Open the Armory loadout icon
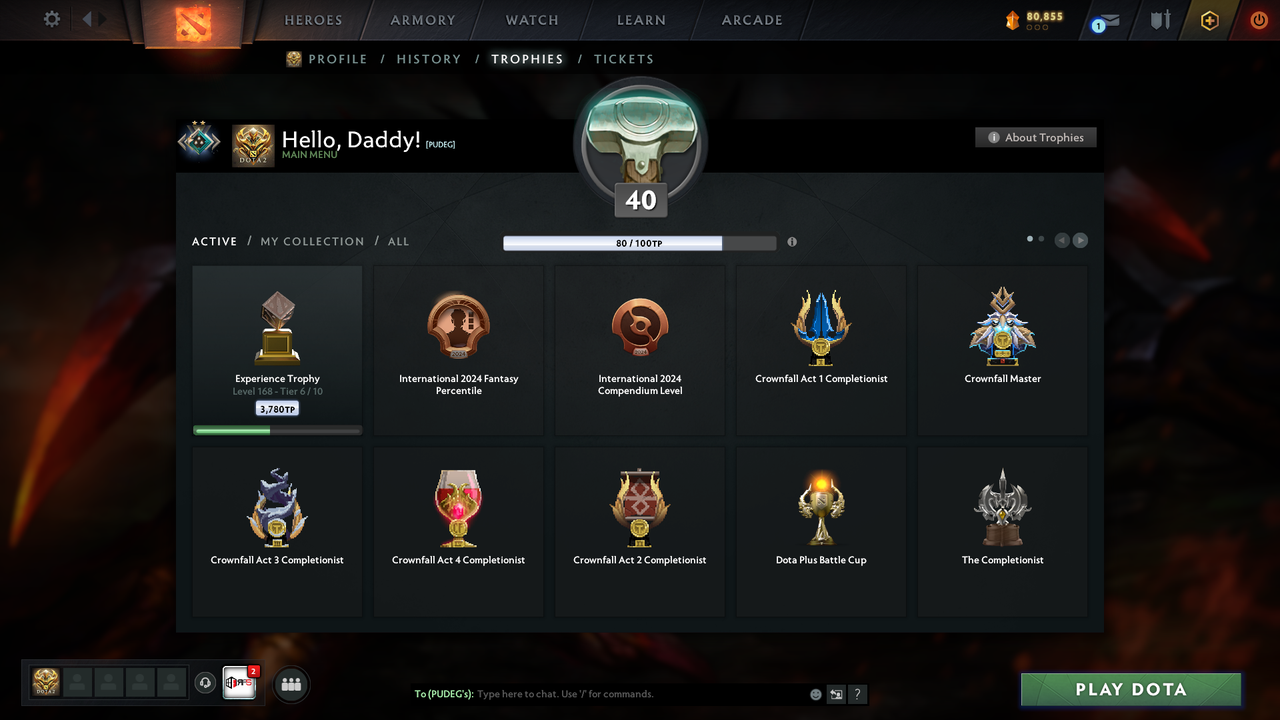The height and width of the screenshot is (720, 1280). [1159, 19]
